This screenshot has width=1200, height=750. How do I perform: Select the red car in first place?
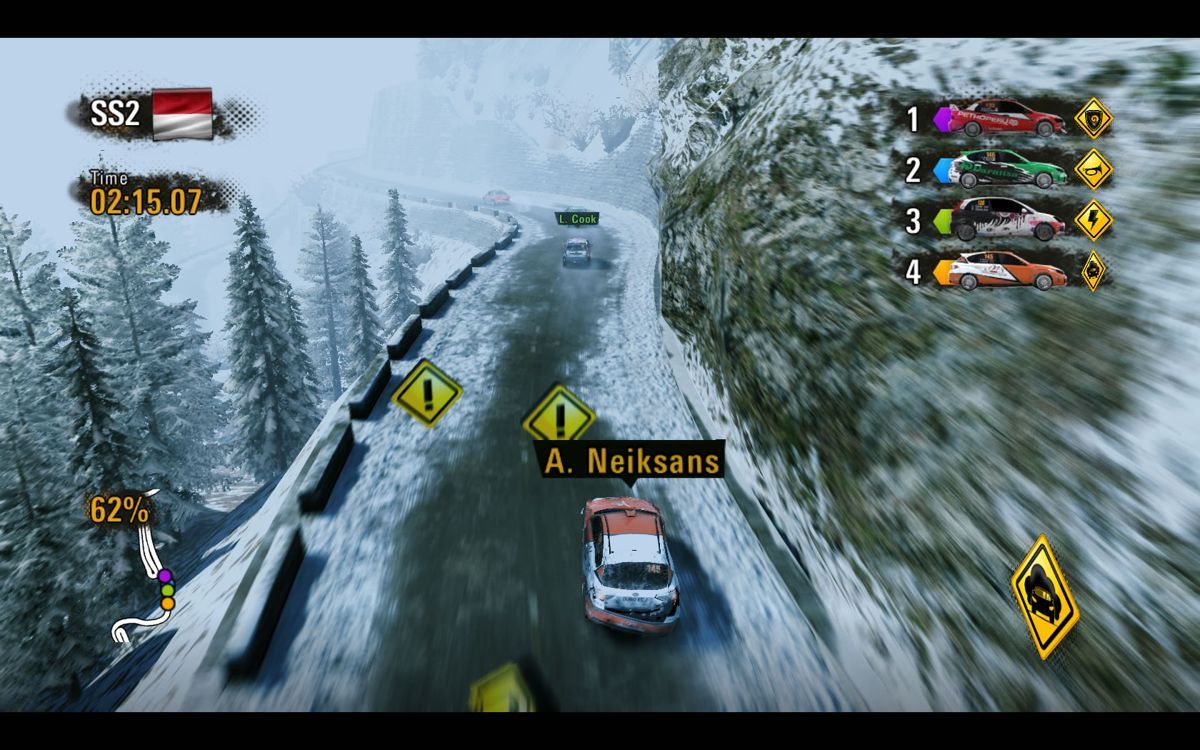click(x=1006, y=119)
